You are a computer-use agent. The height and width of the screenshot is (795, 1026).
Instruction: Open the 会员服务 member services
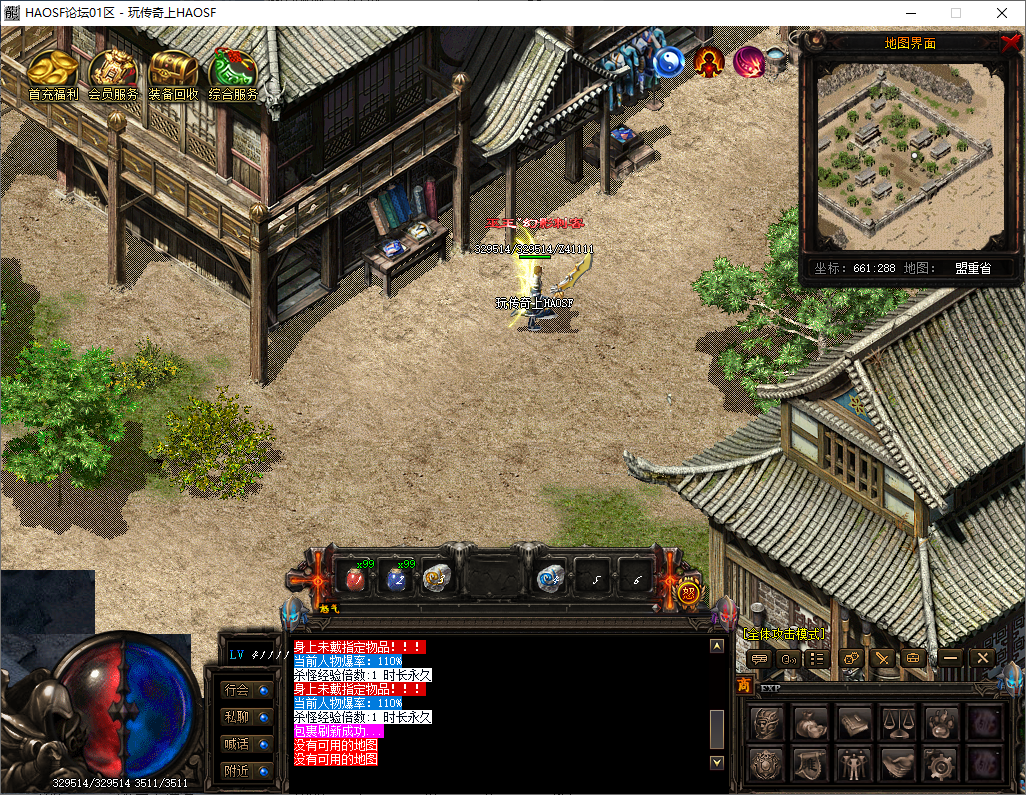pos(113,72)
